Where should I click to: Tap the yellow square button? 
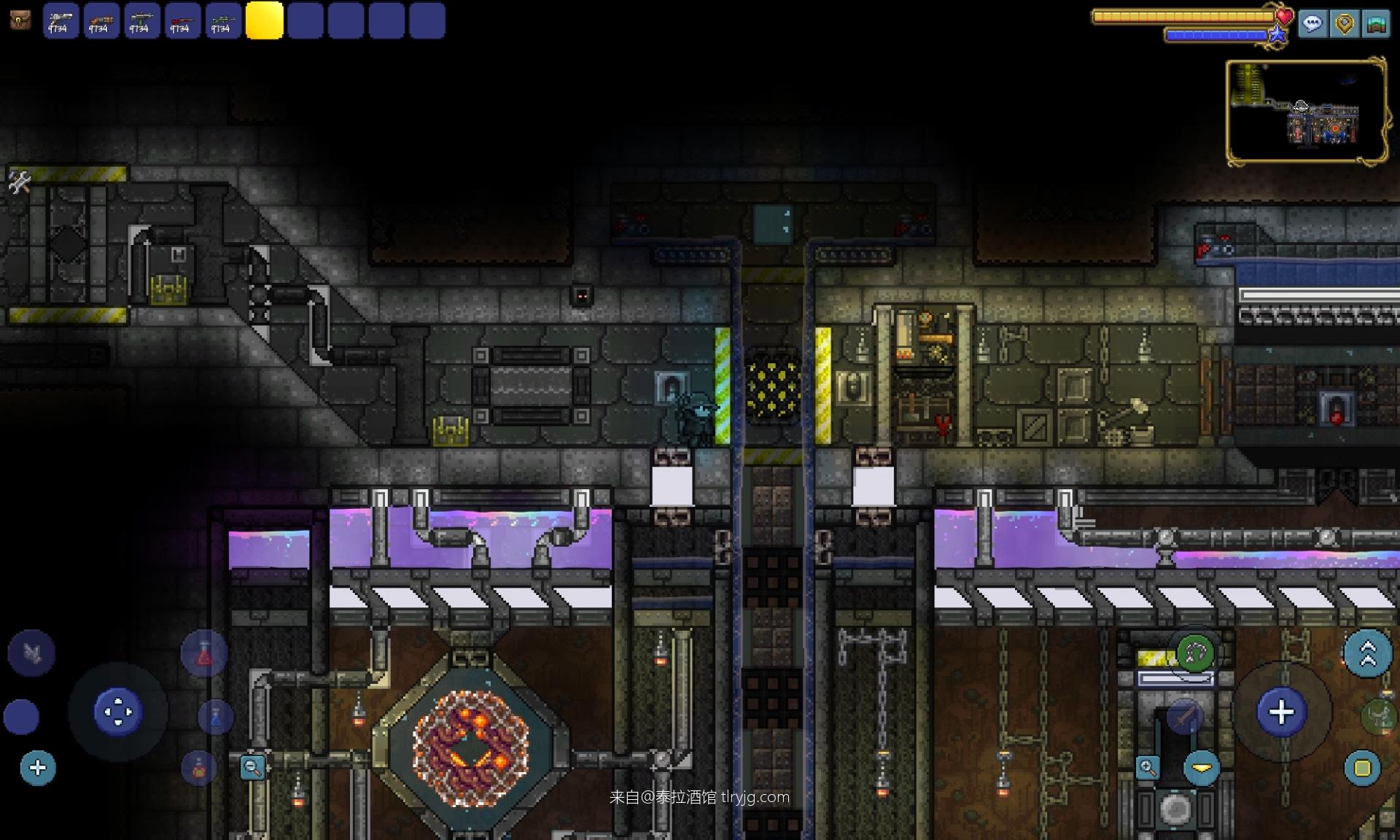click(1362, 768)
